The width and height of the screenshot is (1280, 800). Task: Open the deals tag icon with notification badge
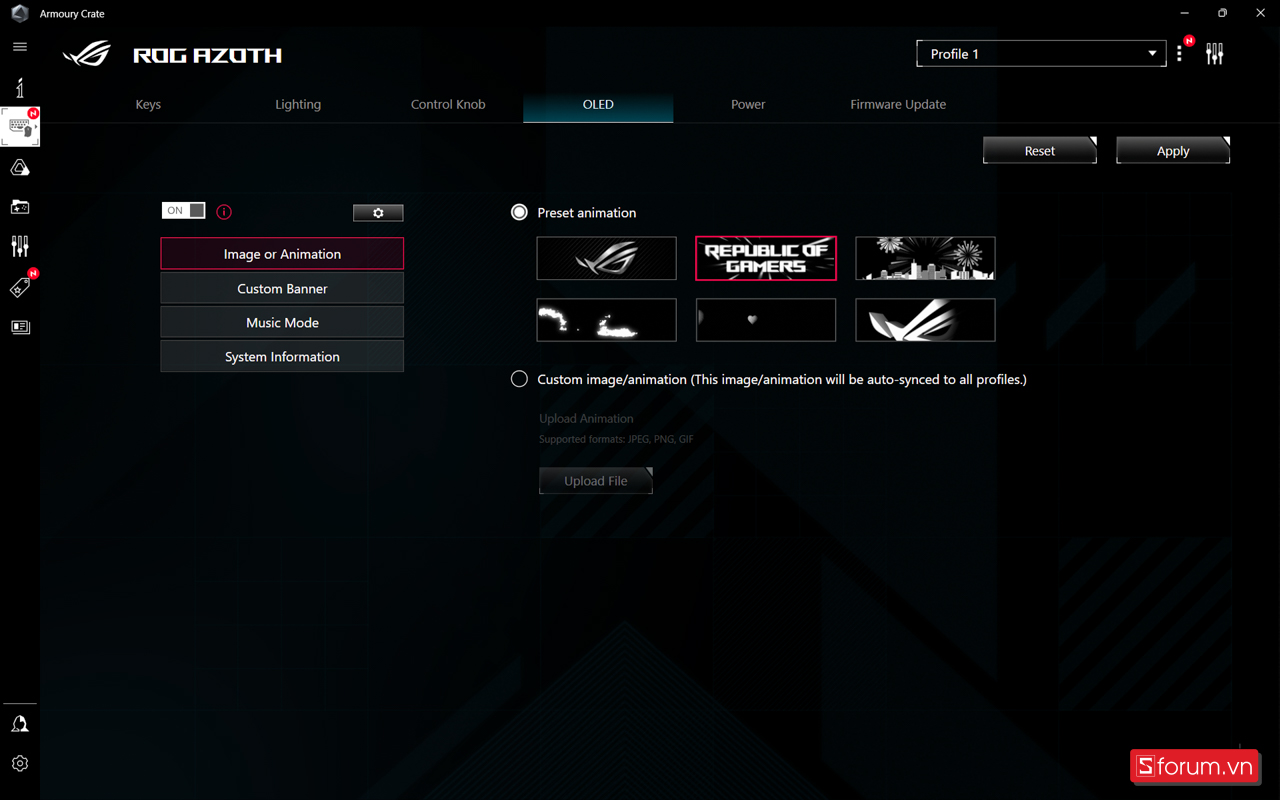(x=20, y=287)
